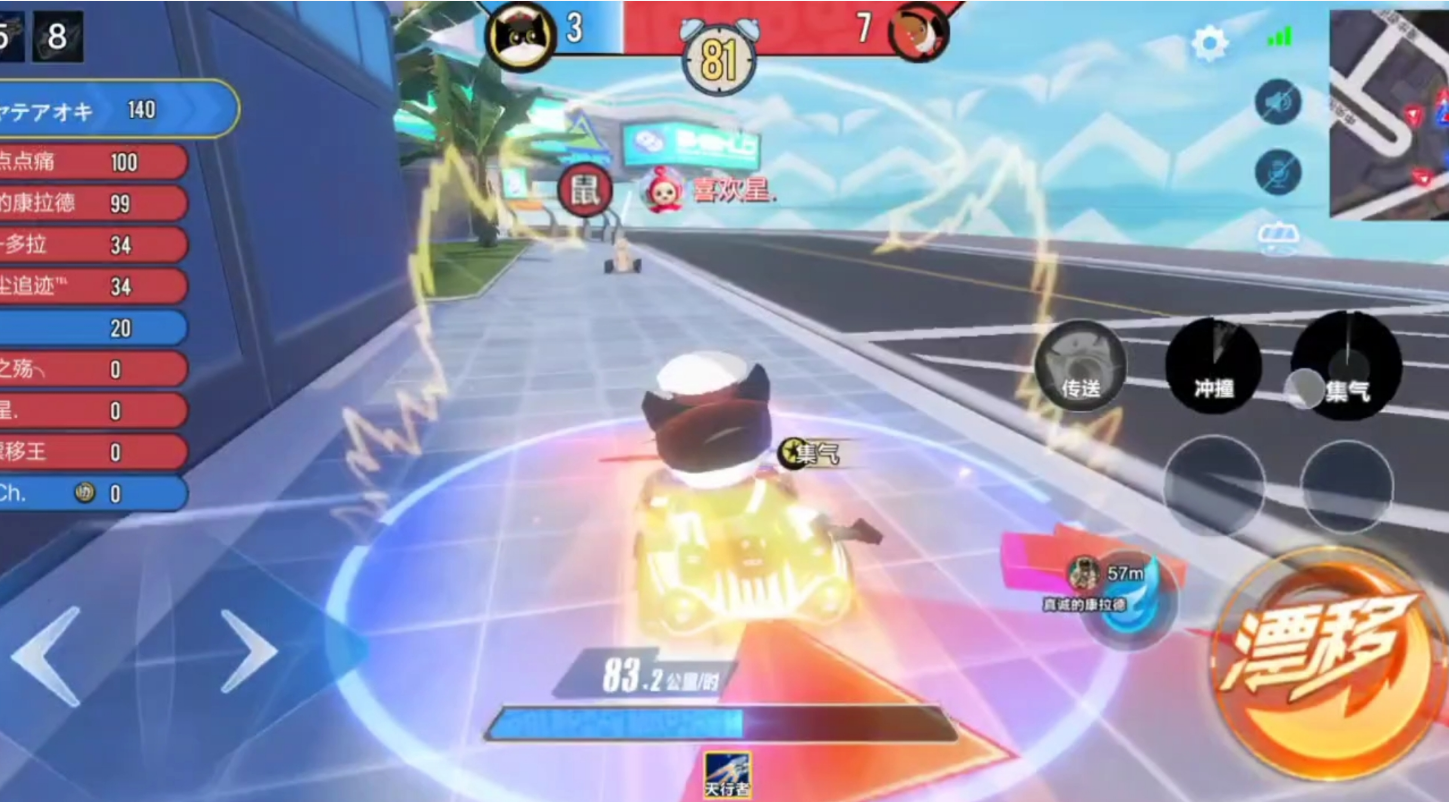The height and width of the screenshot is (802, 1449).
Task: Click the 天行者 skill icon
Action: (727, 774)
